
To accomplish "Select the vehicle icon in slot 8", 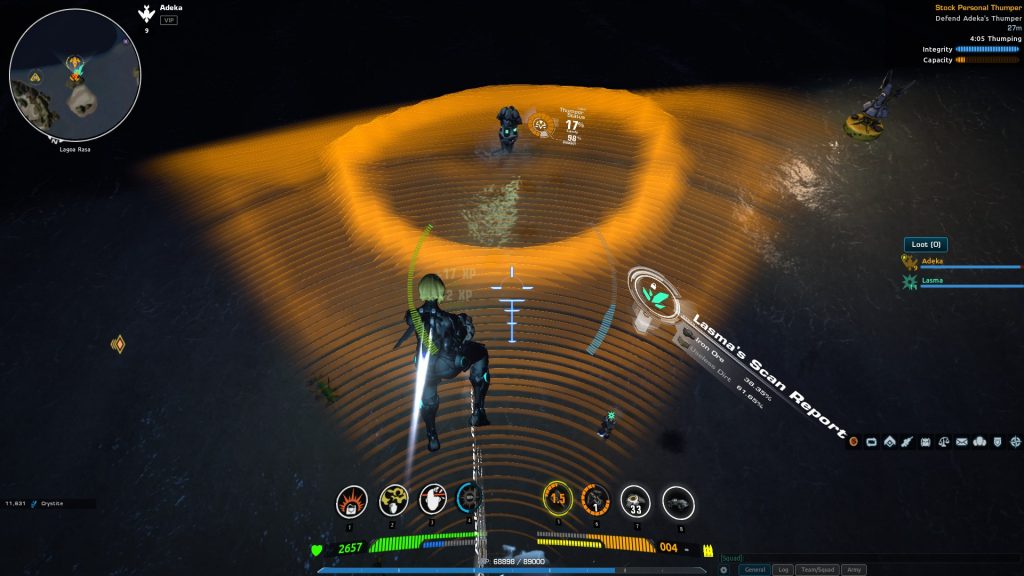I will [678, 502].
